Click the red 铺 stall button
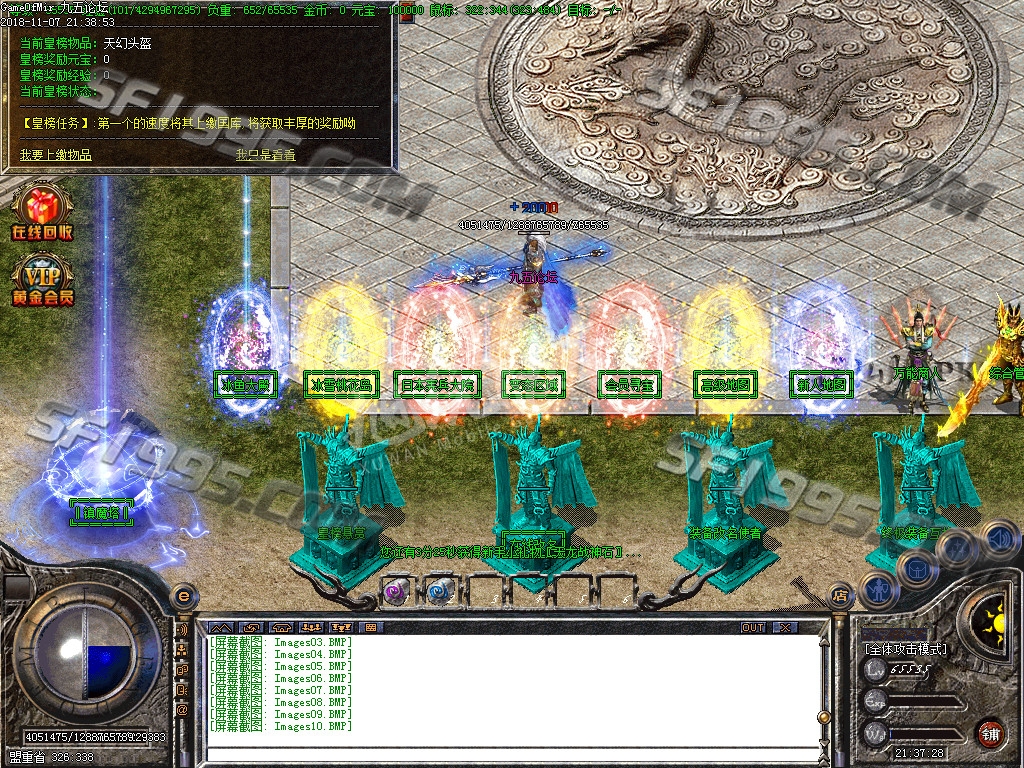Image resolution: width=1024 pixels, height=768 pixels. [x=990, y=733]
